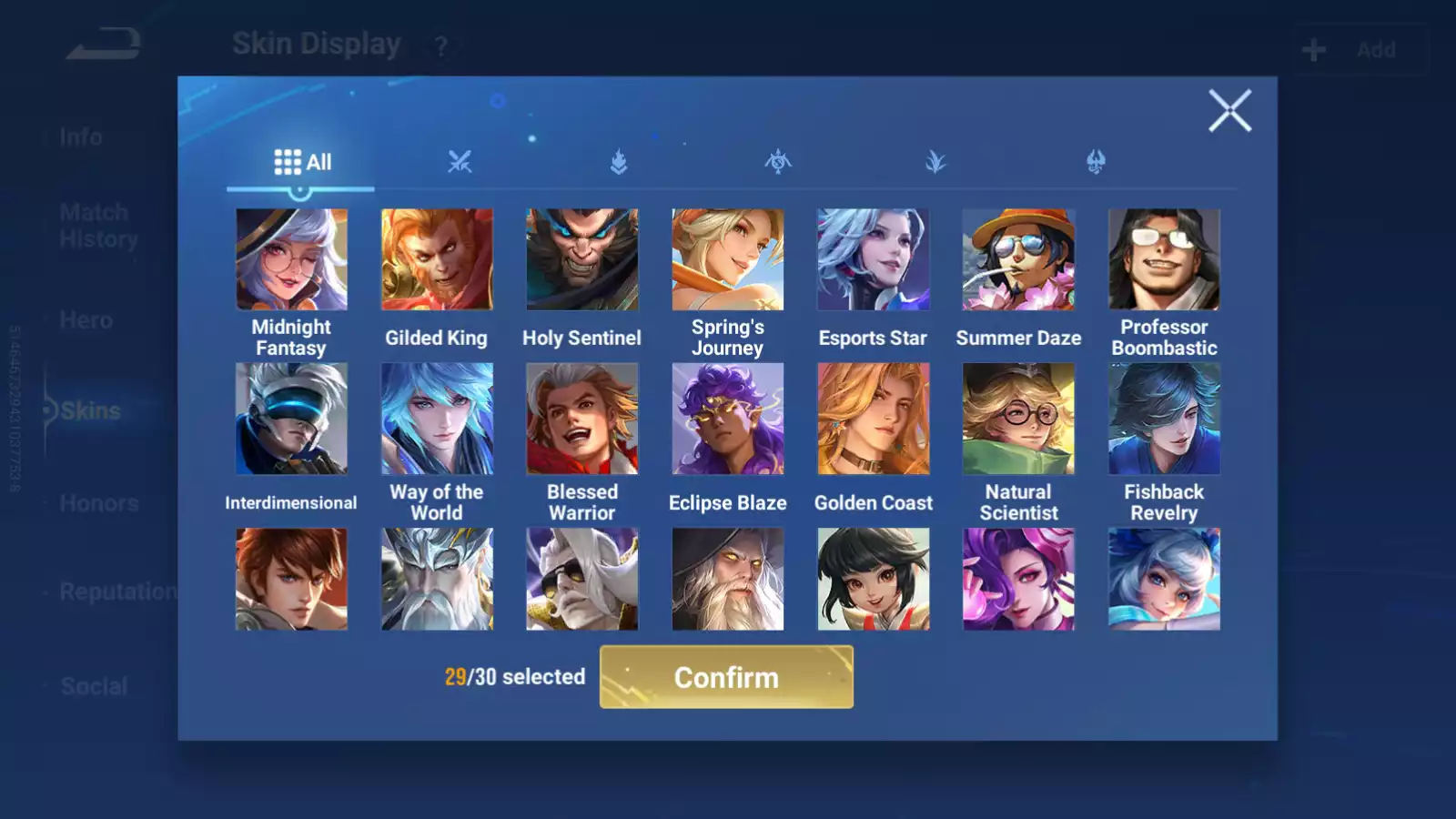This screenshot has height=819, width=1456.
Task: Pick the Professor Boombastic skin
Action: pyautogui.click(x=1164, y=260)
